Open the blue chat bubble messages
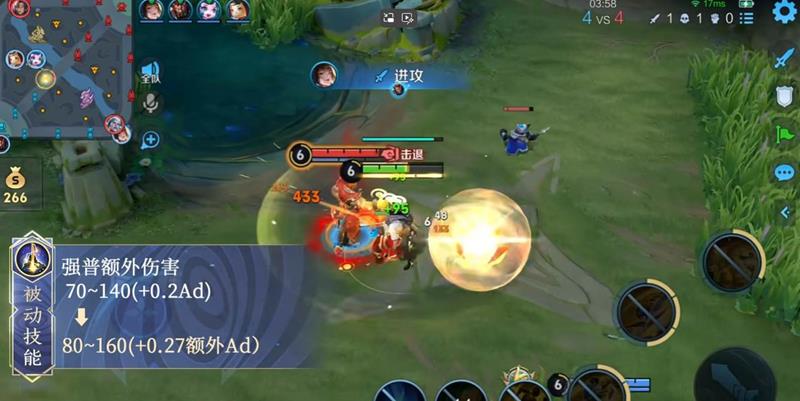This screenshot has height=401, width=800. (783, 172)
